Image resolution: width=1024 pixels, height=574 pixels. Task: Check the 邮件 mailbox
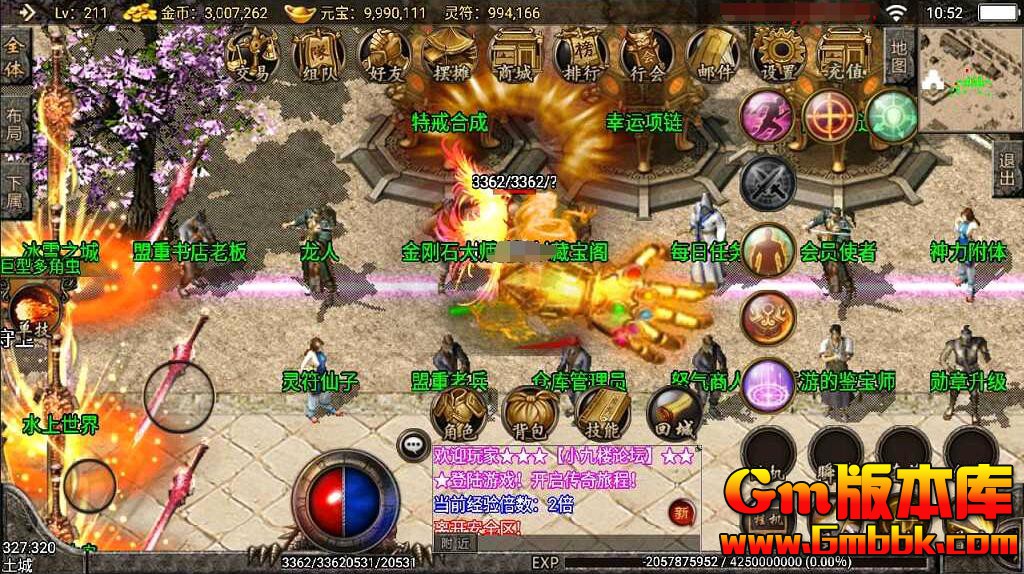pos(713,53)
